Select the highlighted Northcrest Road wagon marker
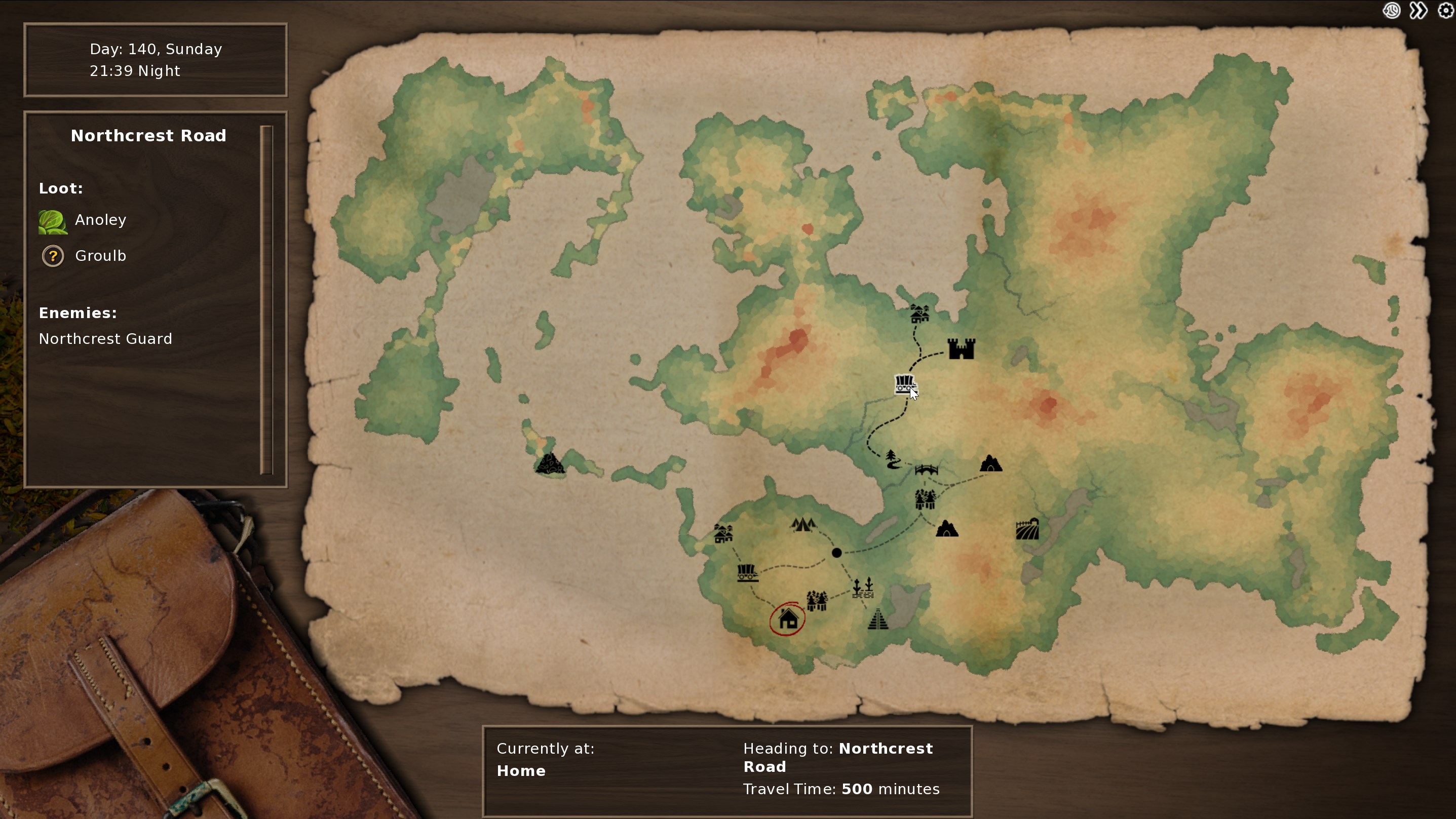The width and height of the screenshot is (1456, 819). 904,384
